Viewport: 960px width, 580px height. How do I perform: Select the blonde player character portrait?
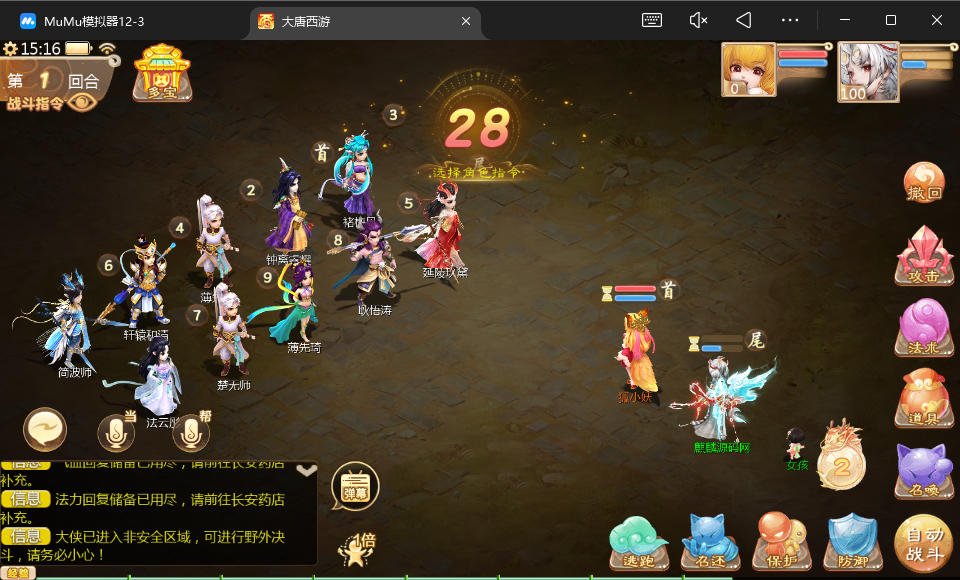(x=748, y=70)
